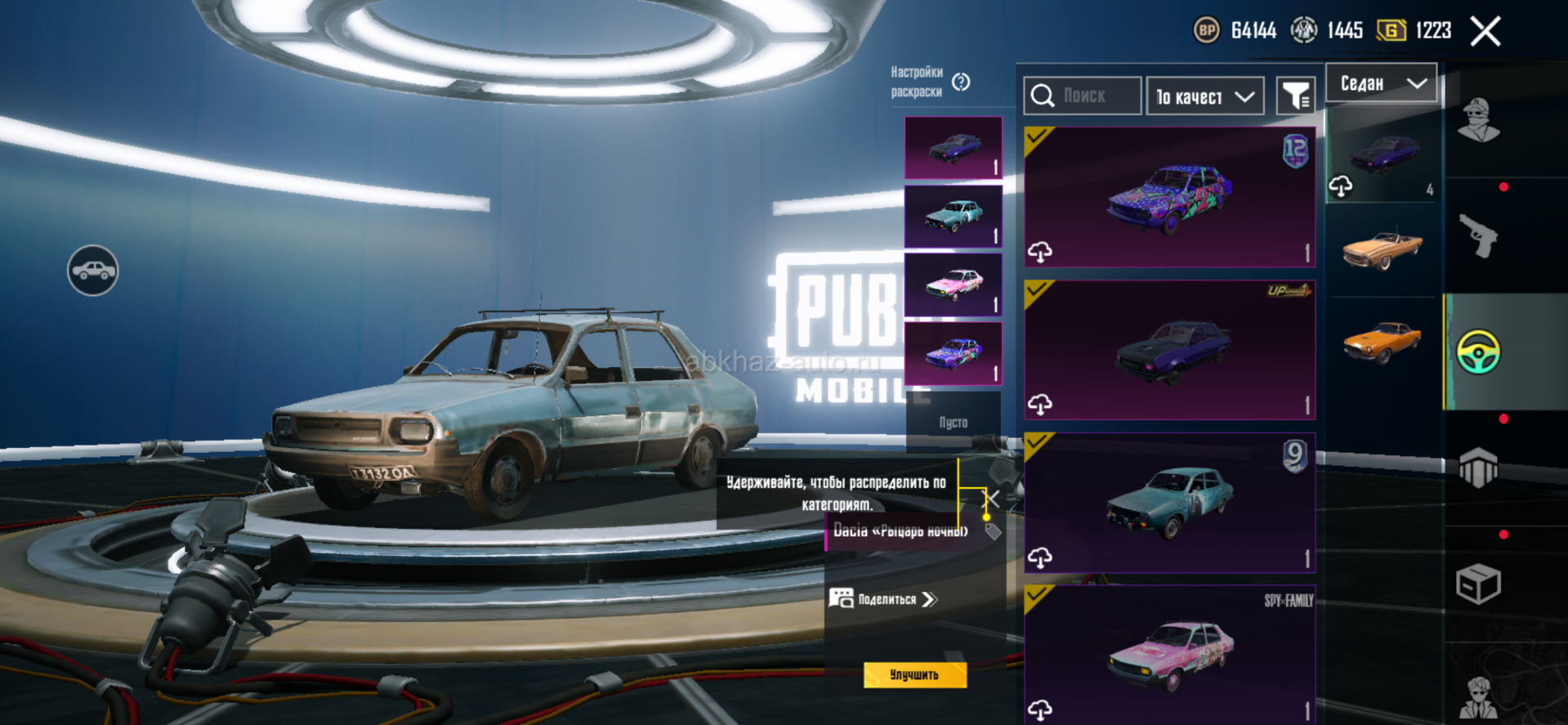This screenshot has width=1568, height=725.
Task: Switch to the steering wheel vehicles tab
Action: (1478, 352)
